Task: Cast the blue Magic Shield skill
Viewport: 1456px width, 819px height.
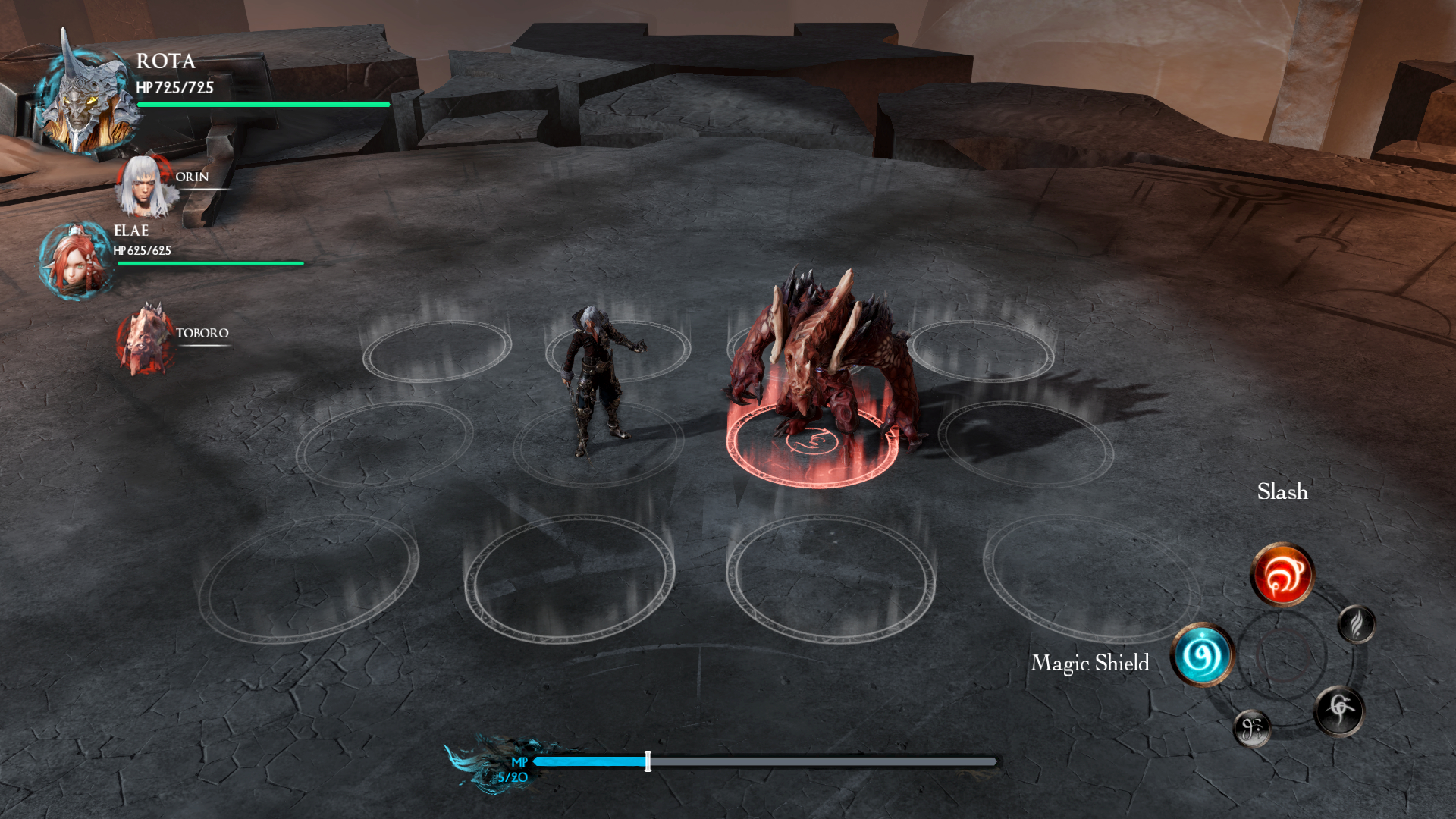Action: point(1203,654)
